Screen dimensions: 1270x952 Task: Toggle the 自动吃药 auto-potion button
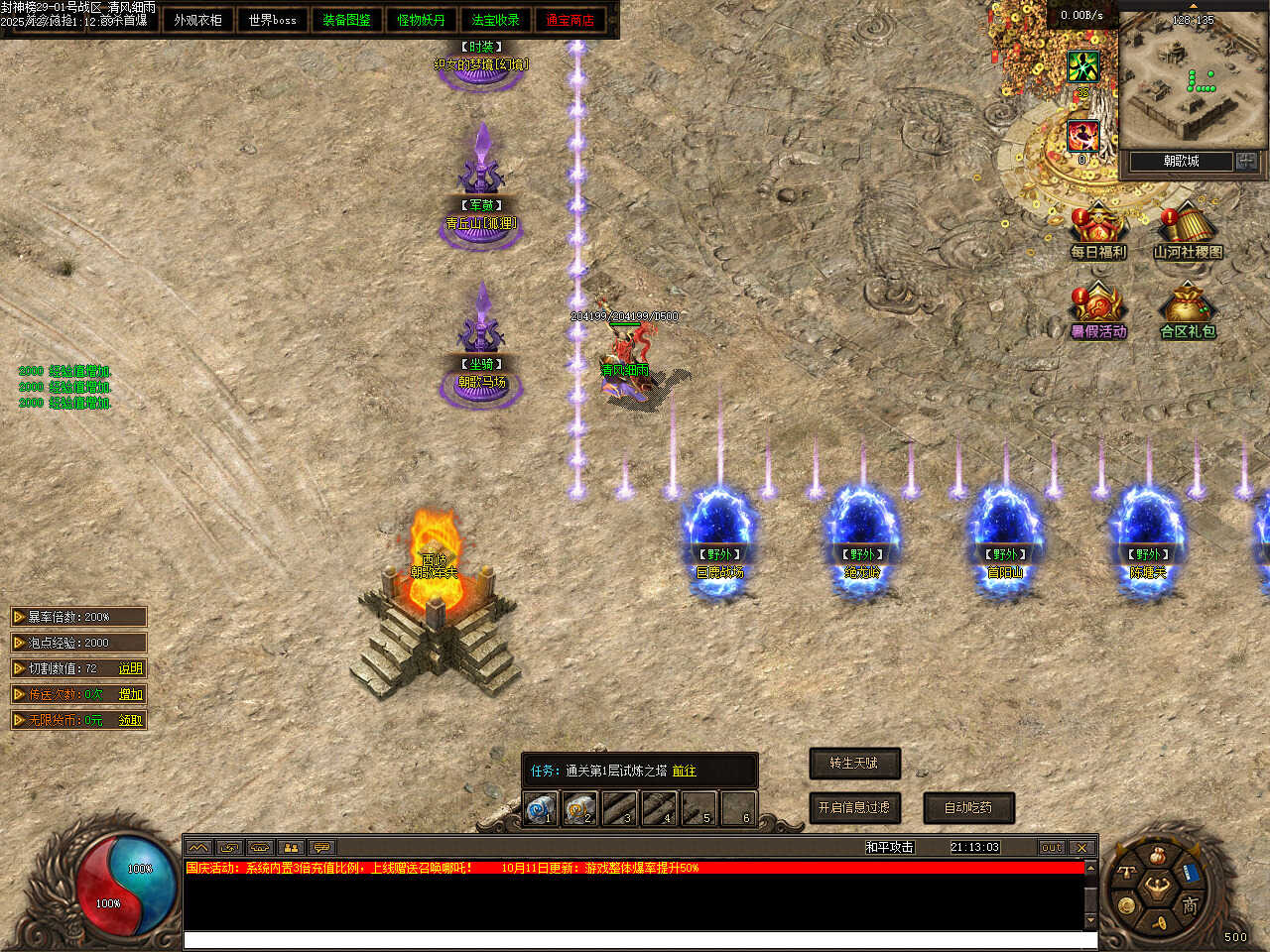(967, 807)
